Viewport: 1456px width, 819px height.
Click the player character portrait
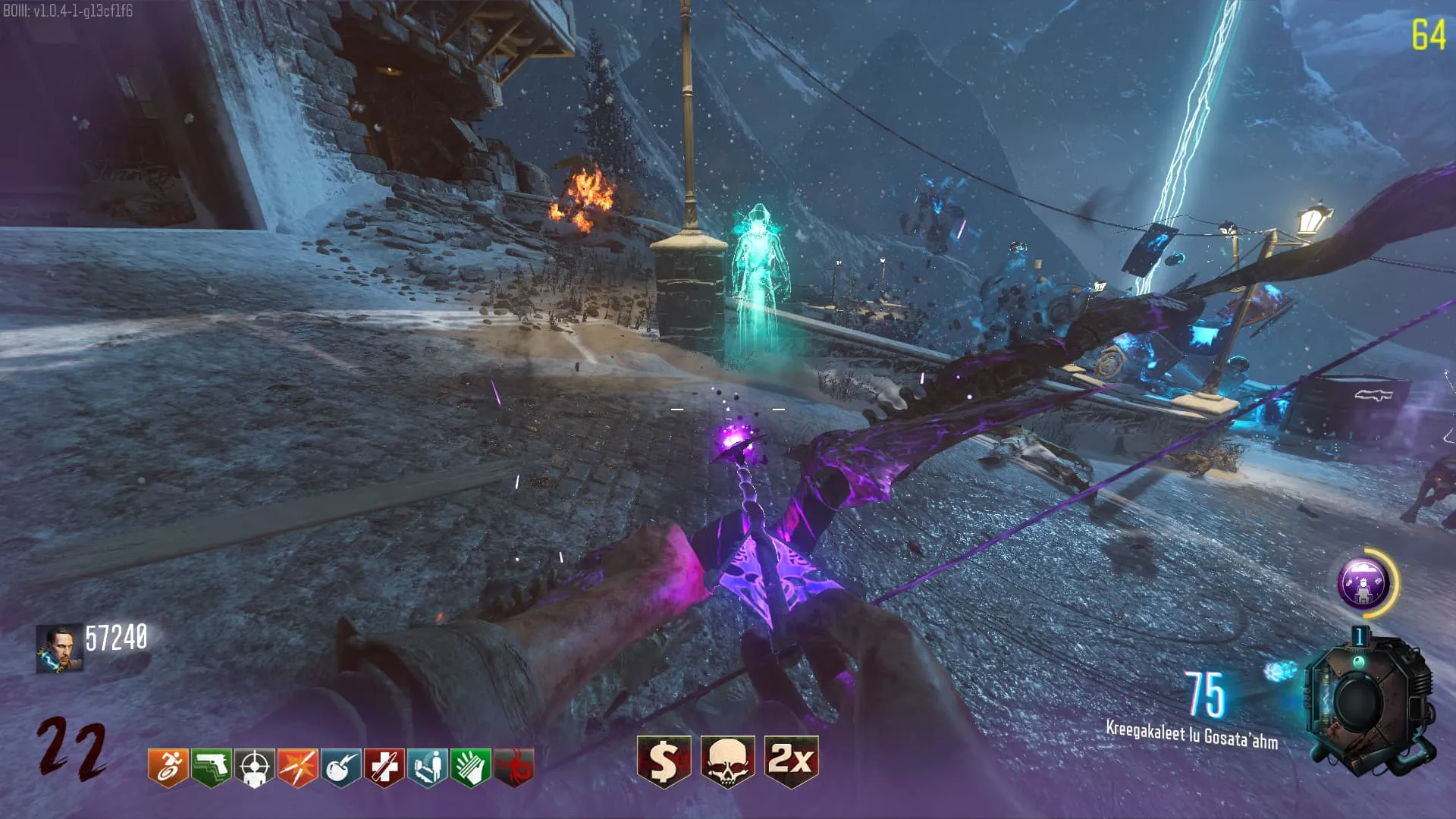tap(59, 649)
